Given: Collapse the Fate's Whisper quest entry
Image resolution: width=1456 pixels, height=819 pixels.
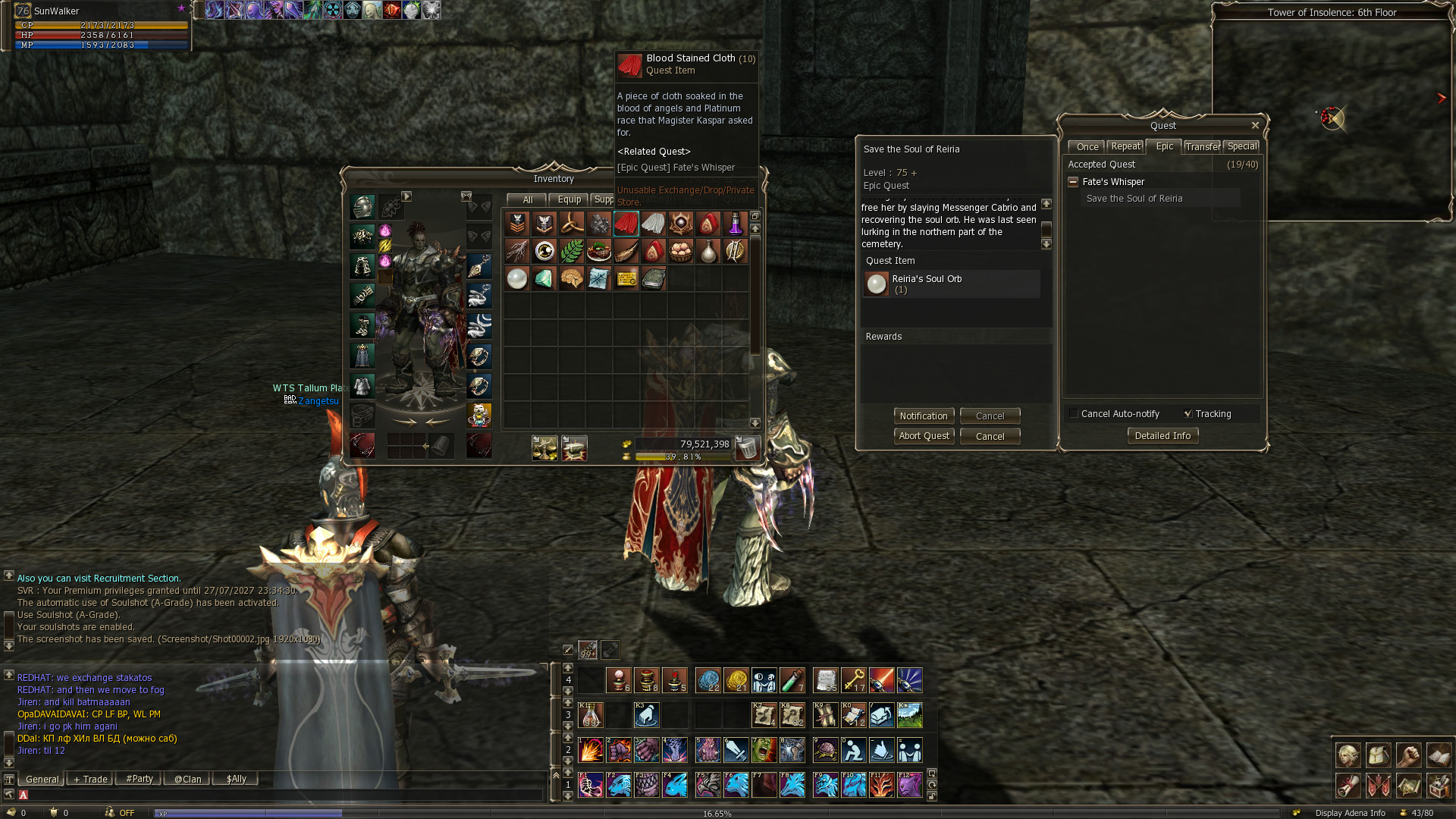Looking at the screenshot, I should (1073, 182).
